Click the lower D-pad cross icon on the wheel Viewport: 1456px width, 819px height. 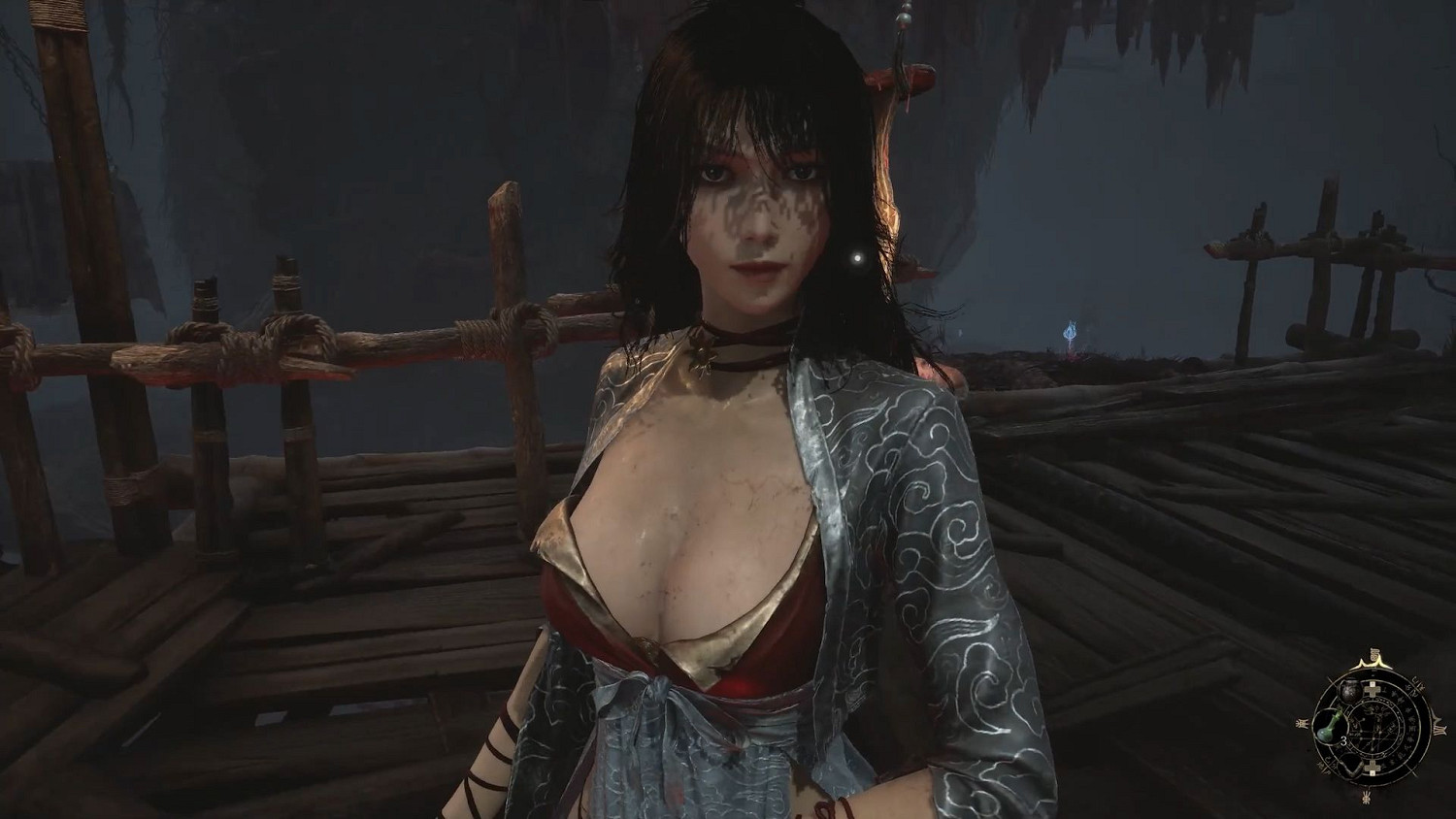click(x=1373, y=767)
